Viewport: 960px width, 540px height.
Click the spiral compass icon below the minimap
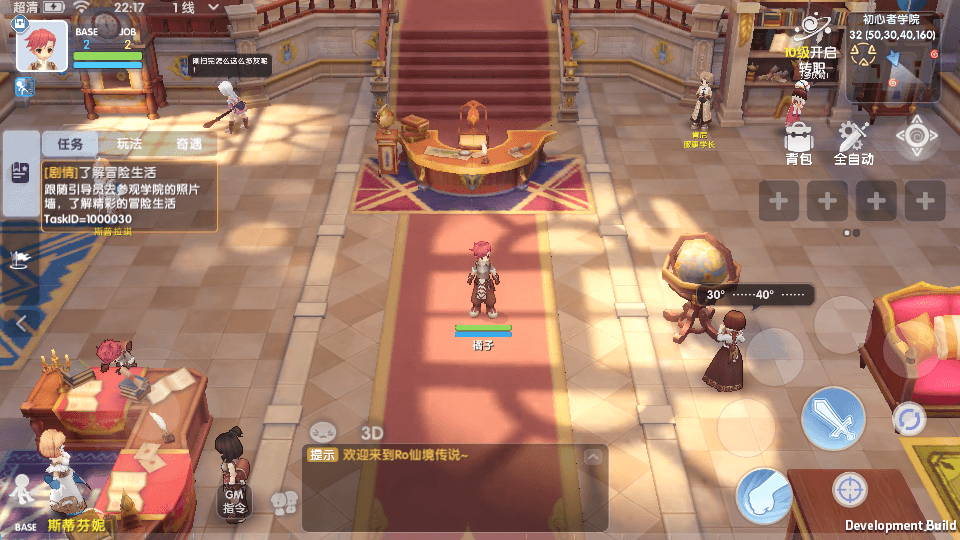coord(916,137)
